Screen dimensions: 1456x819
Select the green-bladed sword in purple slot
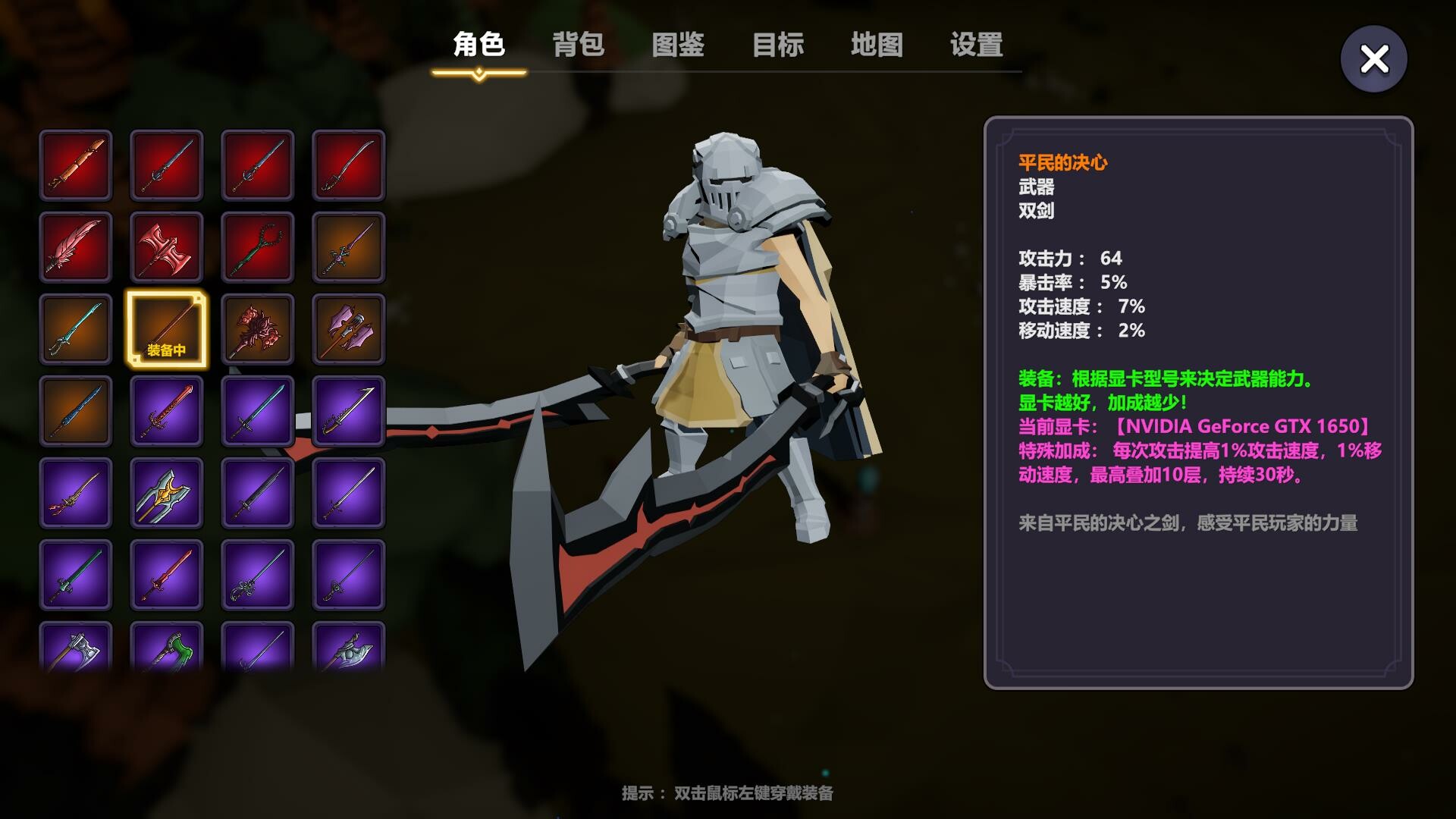[76, 576]
